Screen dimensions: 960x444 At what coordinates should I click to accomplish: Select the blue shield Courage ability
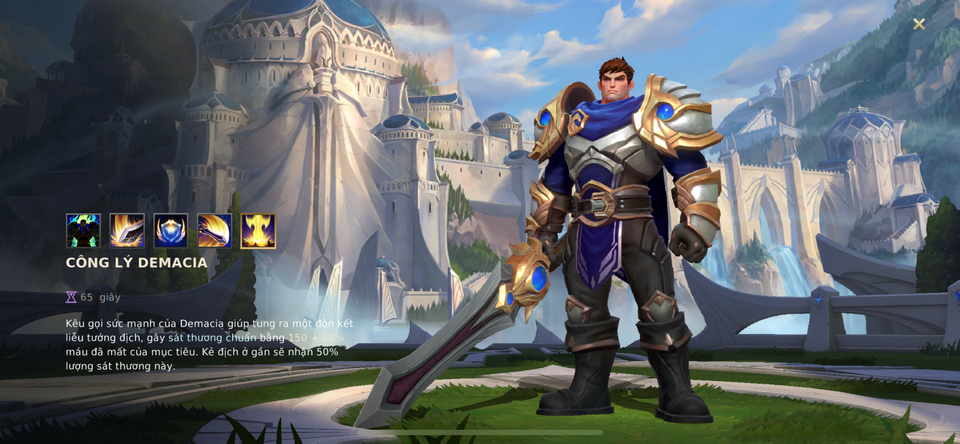pyautogui.click(x=171, y=231)
